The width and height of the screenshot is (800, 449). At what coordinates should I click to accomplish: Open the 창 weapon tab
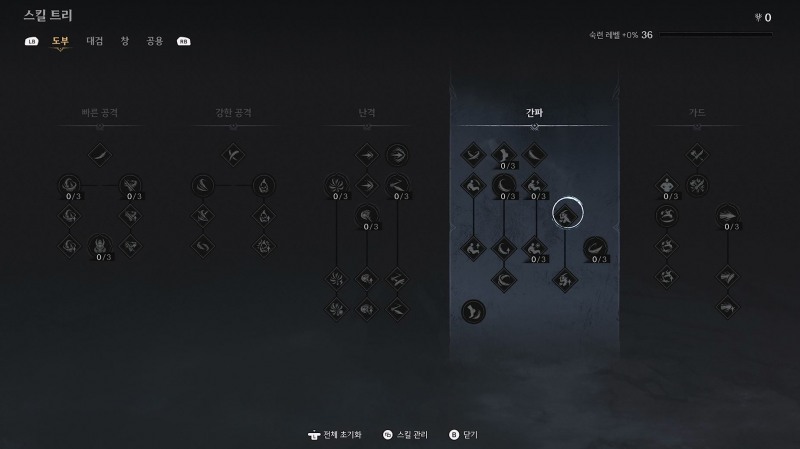[125, 41]
